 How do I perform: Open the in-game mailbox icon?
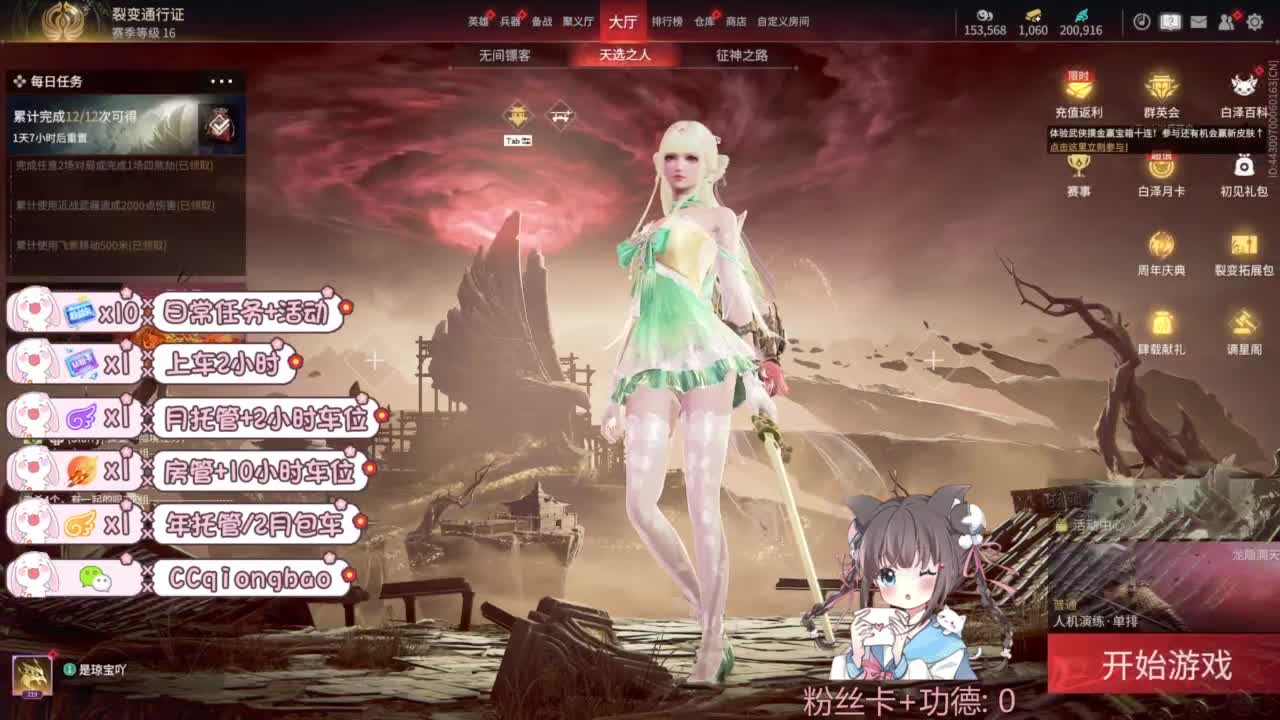coord(1199,22)
